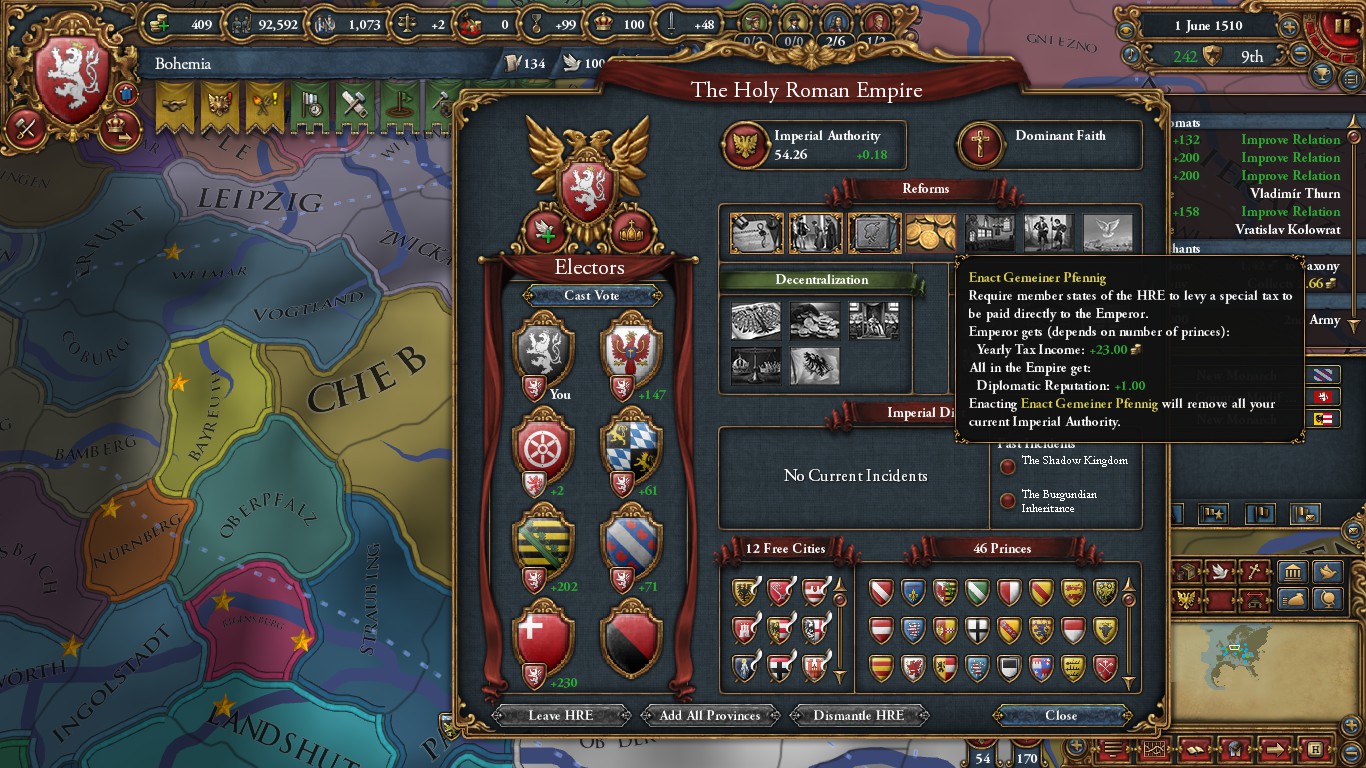The width and height of the screenshot is (1366, 768).
Task: Select the Imperial Authority eagle icon
Action: click(x=745, y=145)
